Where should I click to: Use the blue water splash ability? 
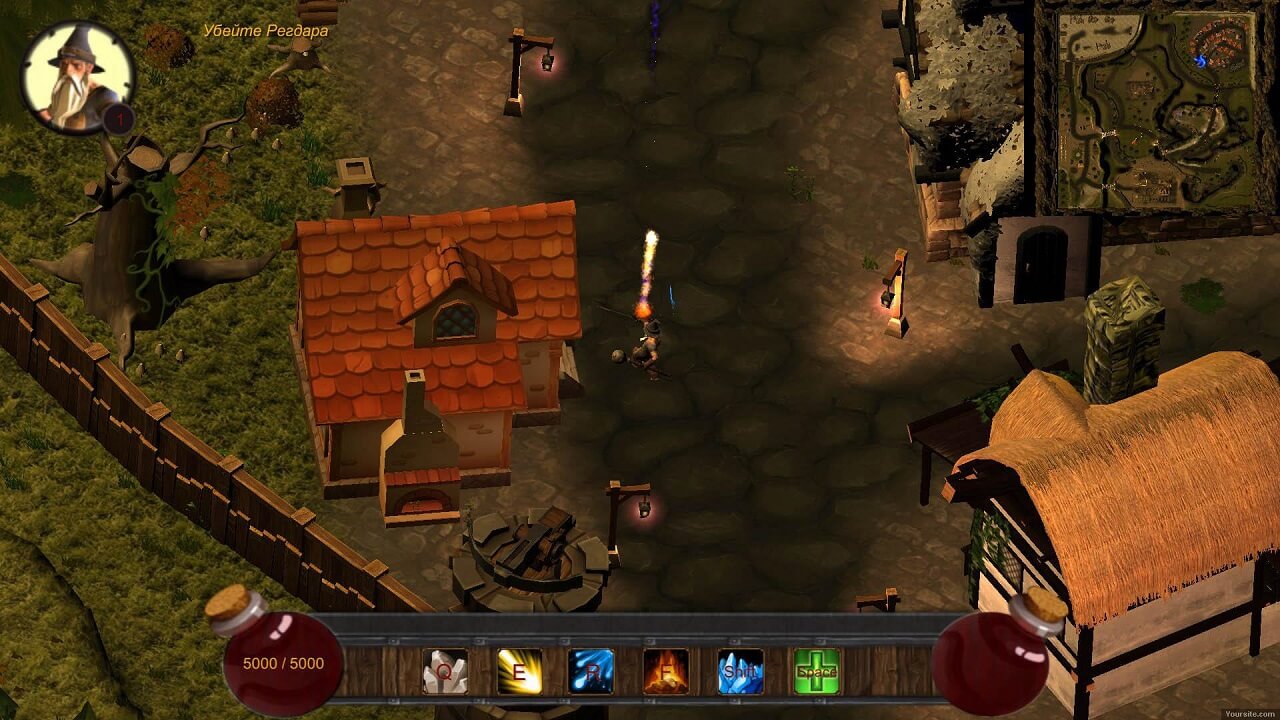[x=592, y=672]
